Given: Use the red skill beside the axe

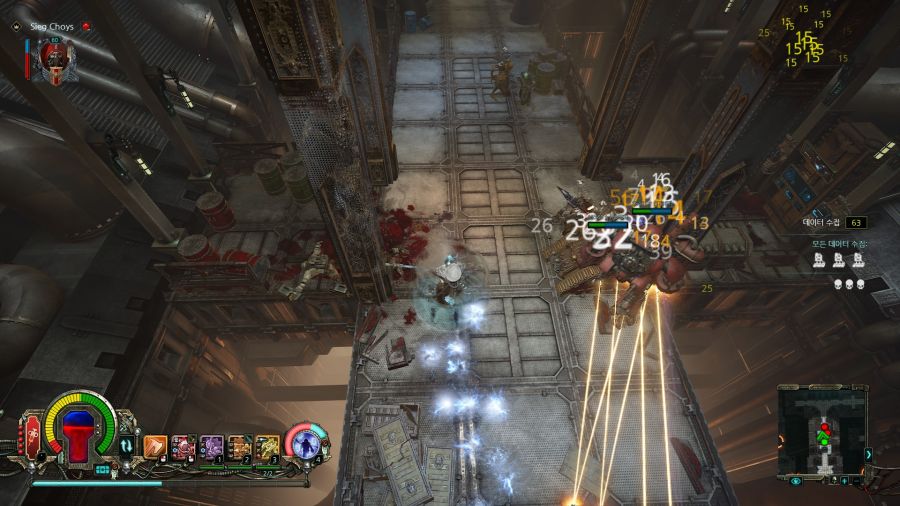Looking at the screenshot, I should [183, 446].
